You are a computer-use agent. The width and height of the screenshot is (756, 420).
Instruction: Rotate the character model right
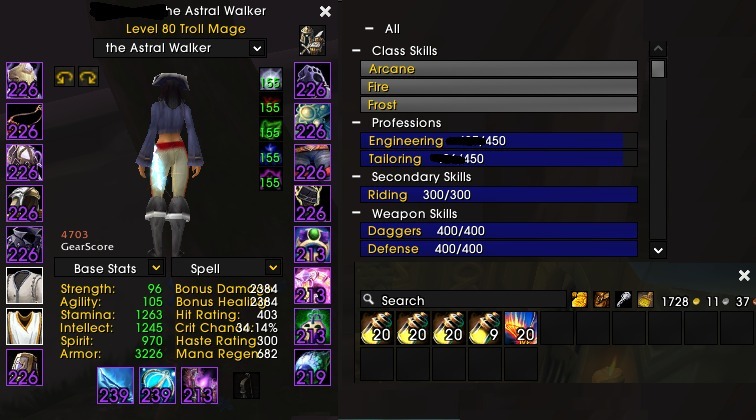pos(88,77)
